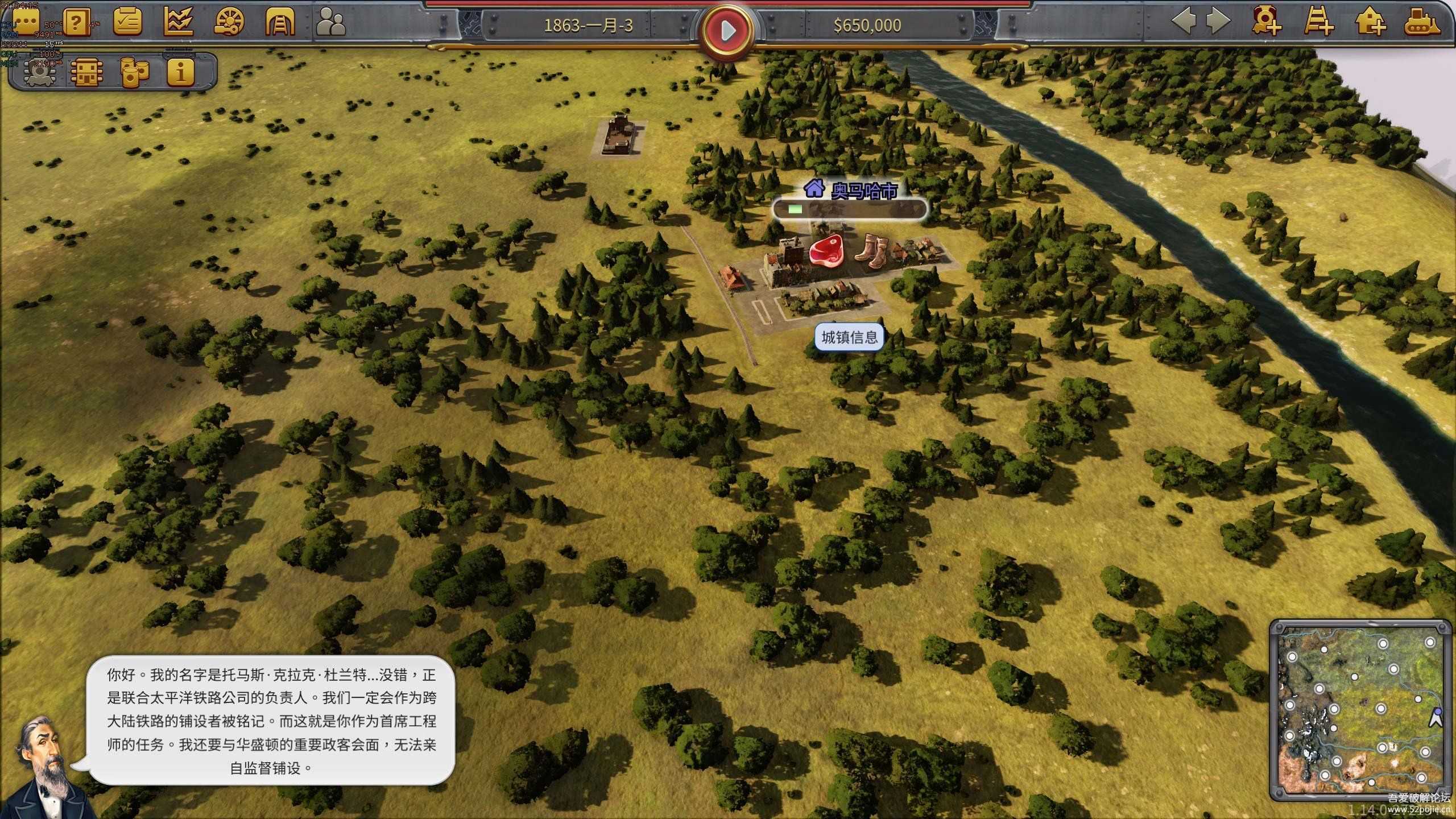Image resolution: width=1456 pixels, height=819 pixels.
Task: Click the 城镇信息 town info button
Action: (x=849, y=337)
